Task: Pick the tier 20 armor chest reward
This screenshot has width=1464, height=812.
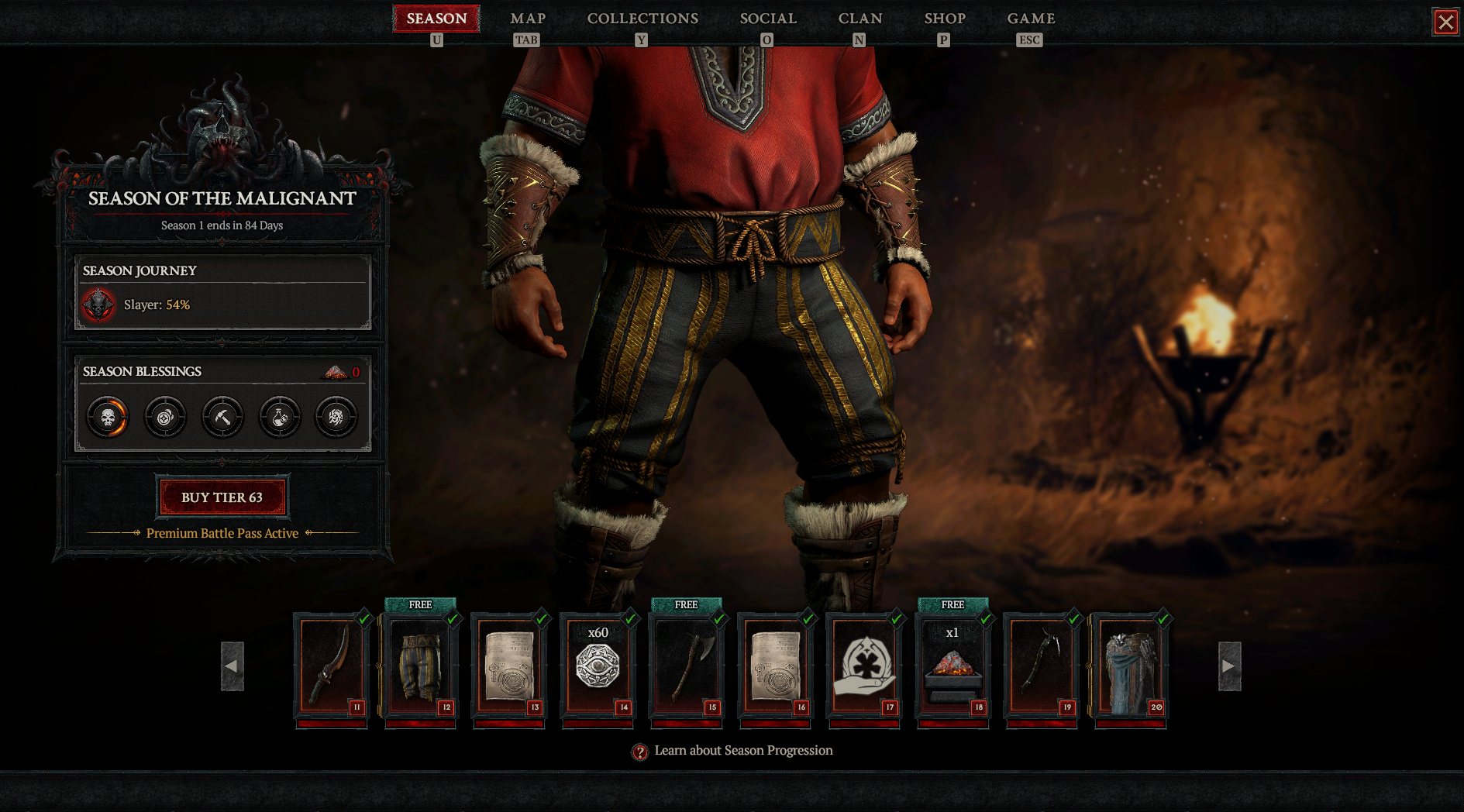Action: [1130, 666]
